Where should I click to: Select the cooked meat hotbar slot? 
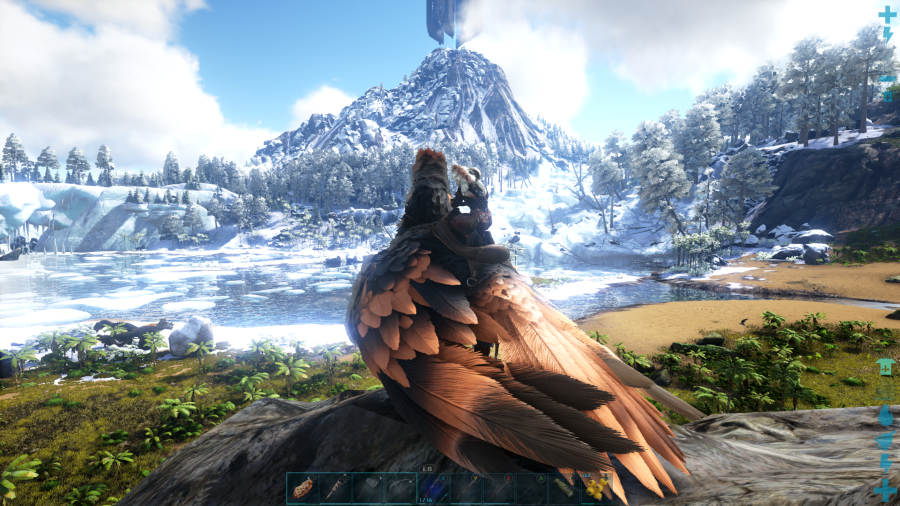[303, 488]
